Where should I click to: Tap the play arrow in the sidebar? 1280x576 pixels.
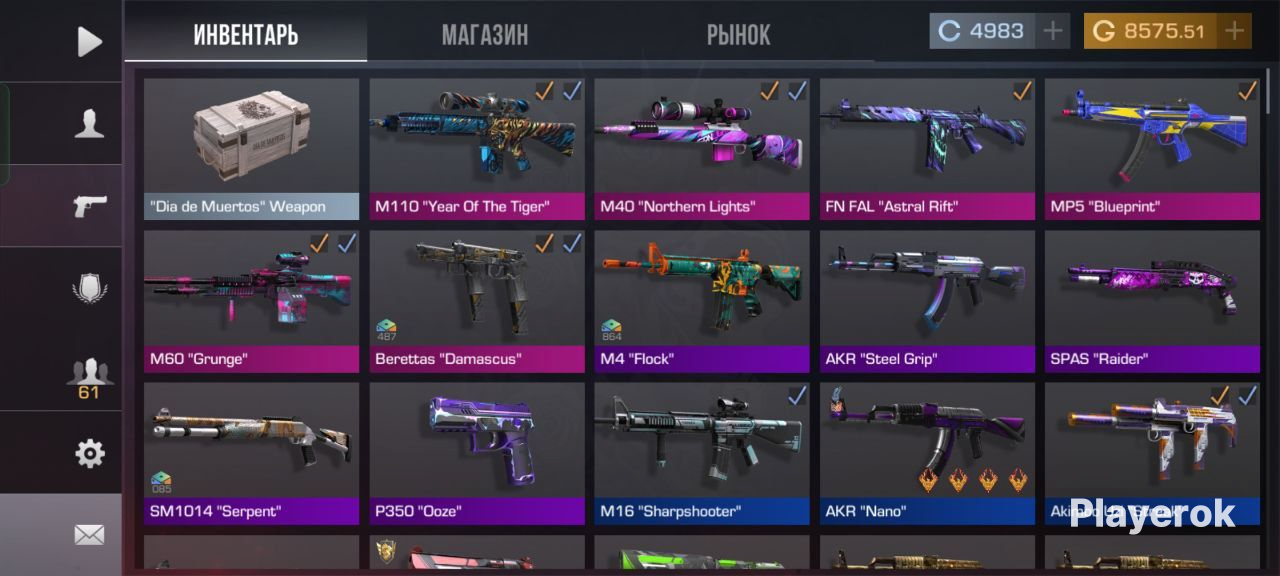pyautogui.click(x=90, y=41)
